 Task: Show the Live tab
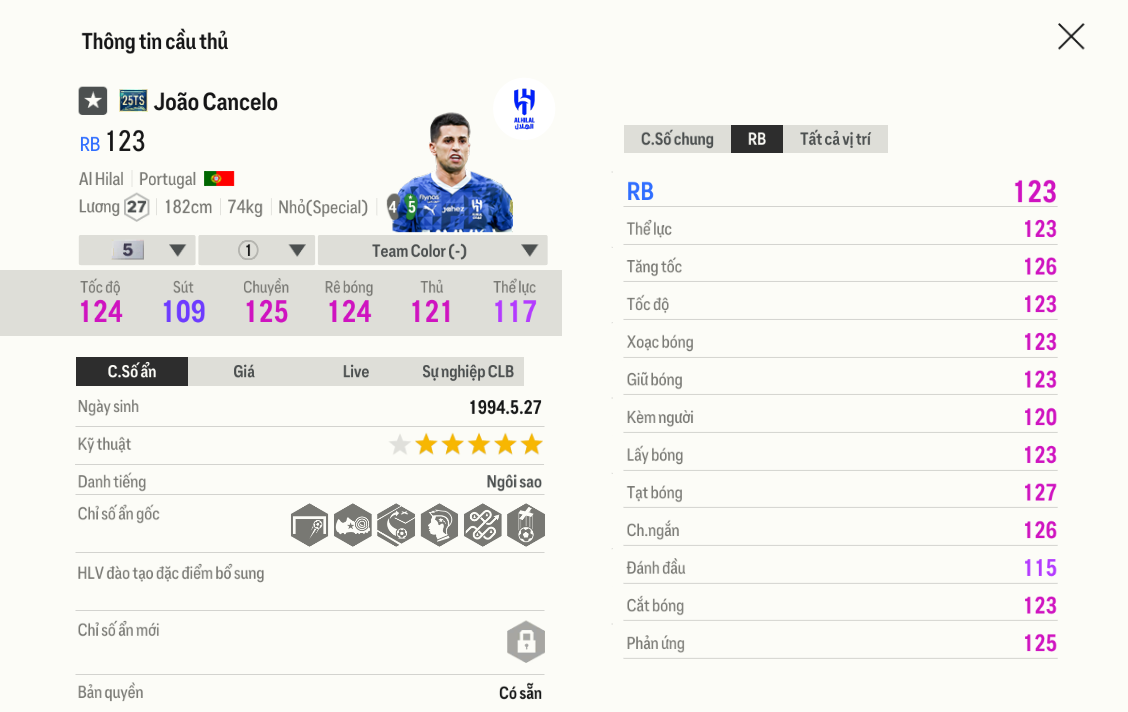[x=356, y=372]
